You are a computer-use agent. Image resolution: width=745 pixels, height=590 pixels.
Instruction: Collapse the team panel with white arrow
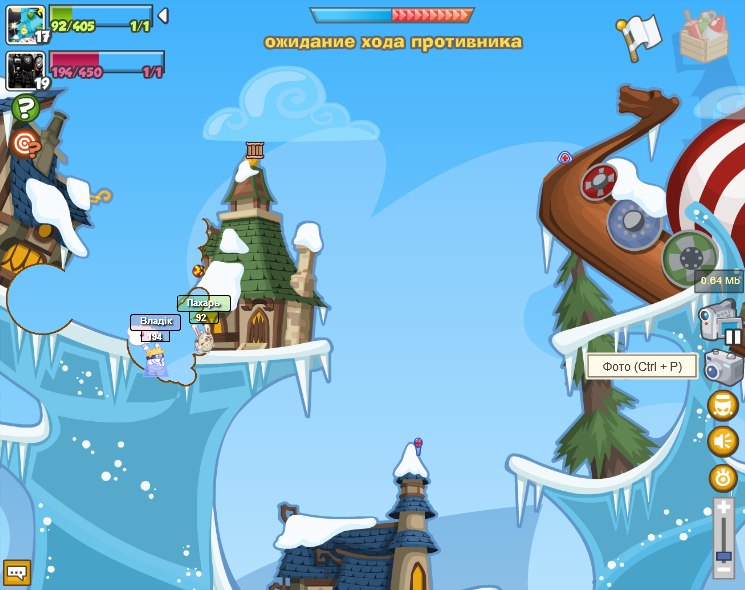coord(163,16)
